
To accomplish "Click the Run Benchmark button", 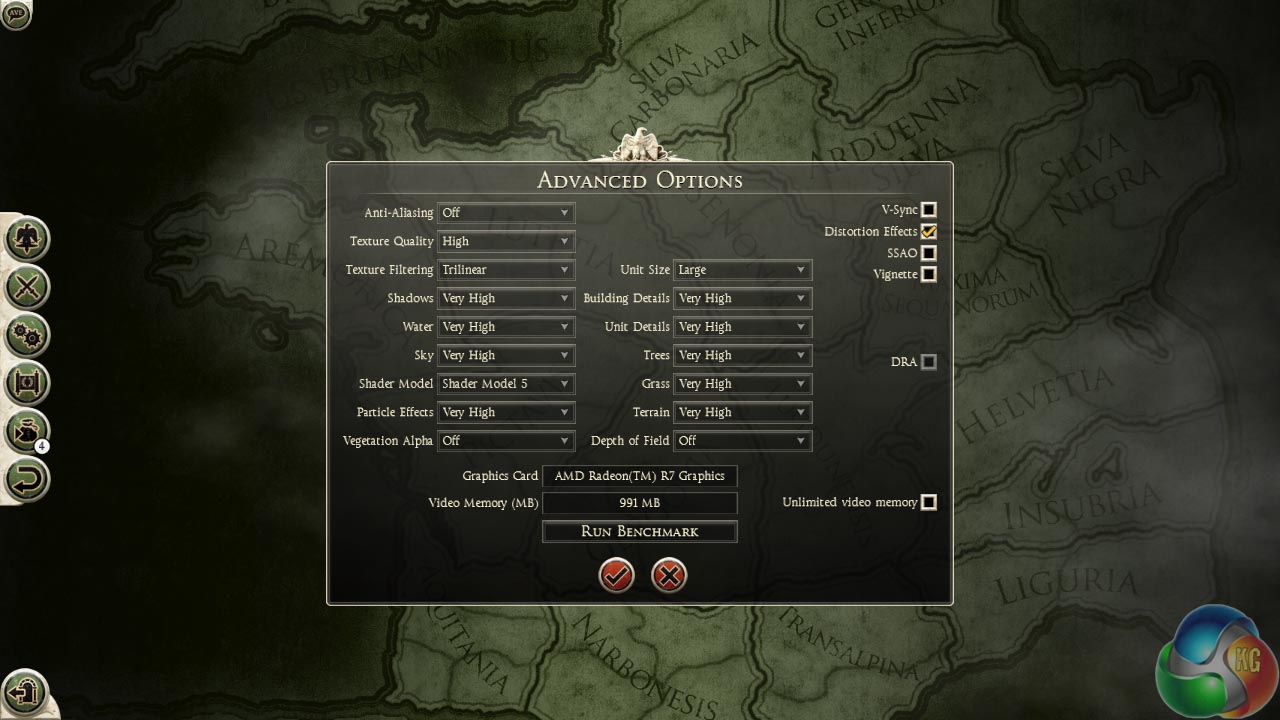I will pyautogui.click(x=640, y=532).
